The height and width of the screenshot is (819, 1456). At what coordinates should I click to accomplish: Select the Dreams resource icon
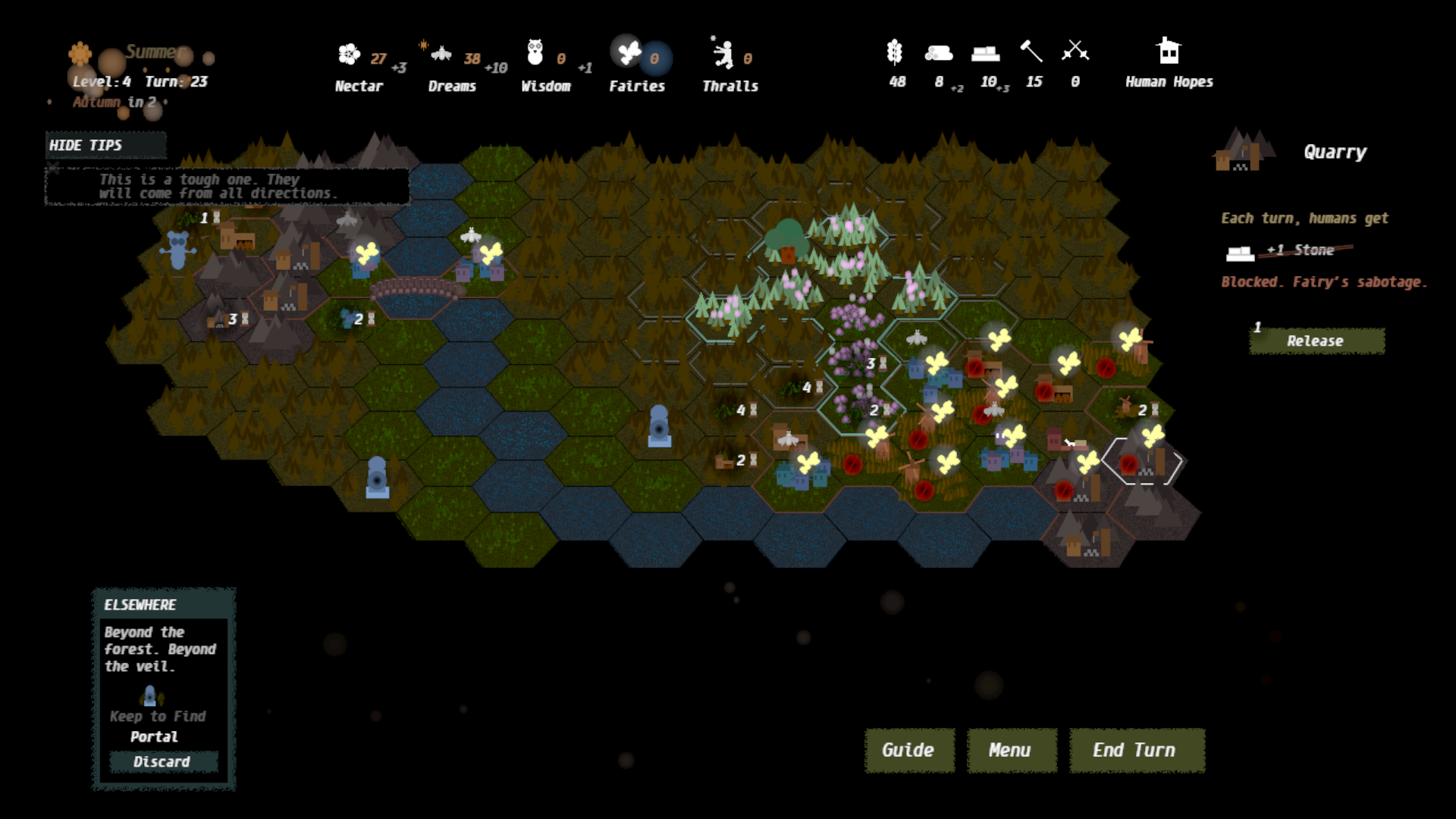[441, 54]
